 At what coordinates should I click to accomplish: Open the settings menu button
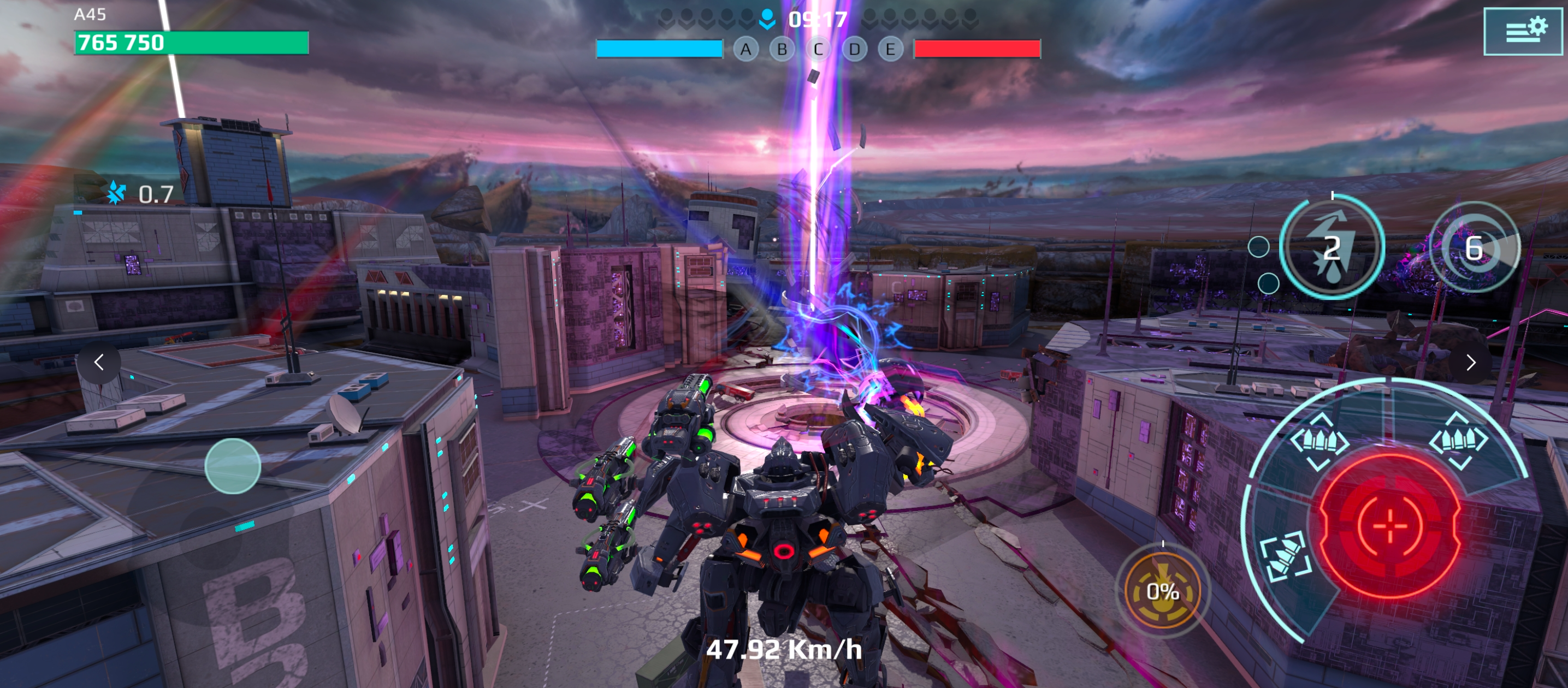click(x=1522, y=32)
